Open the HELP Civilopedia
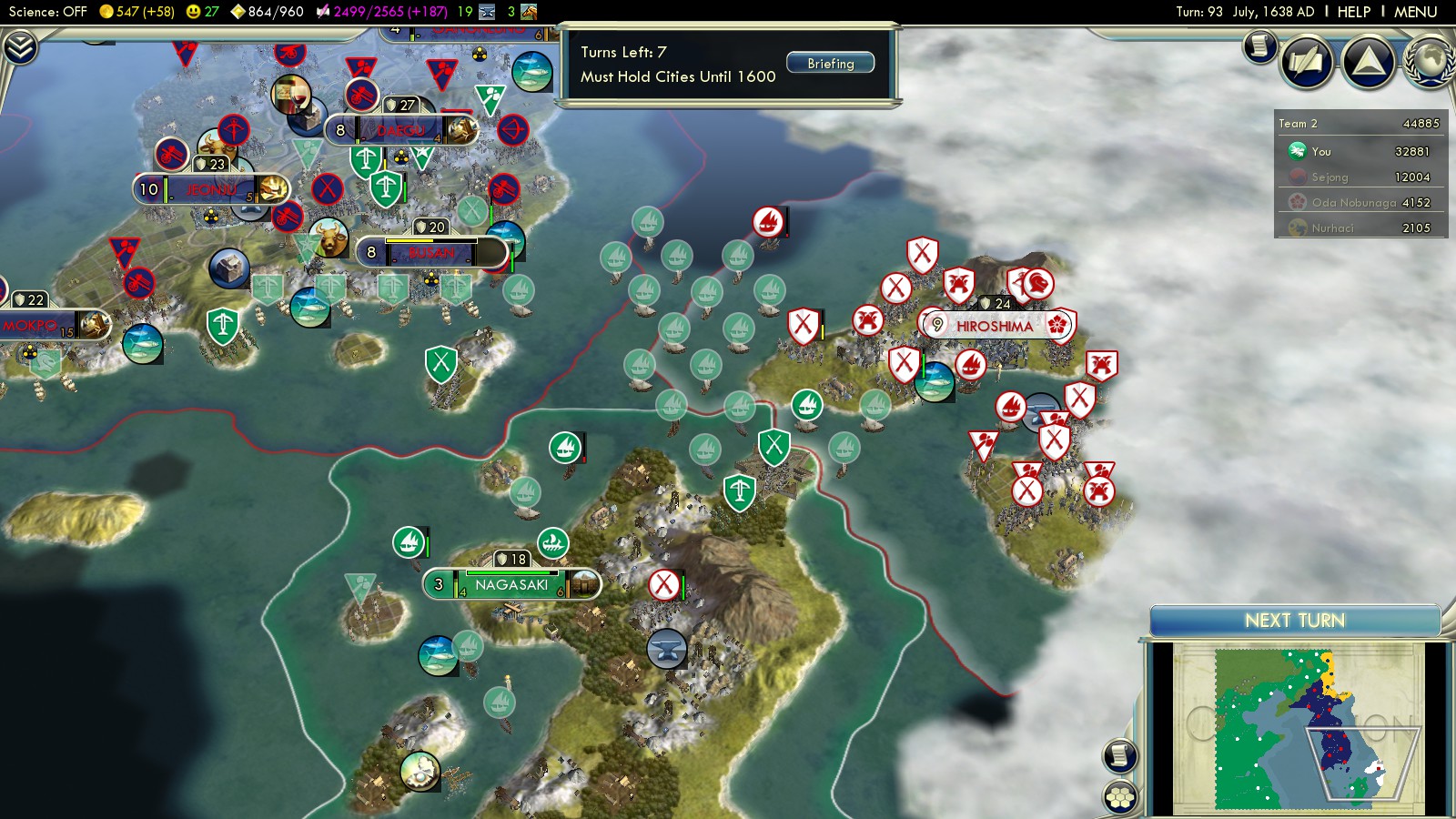The image size is (1456, 819). click(1353, 12)
